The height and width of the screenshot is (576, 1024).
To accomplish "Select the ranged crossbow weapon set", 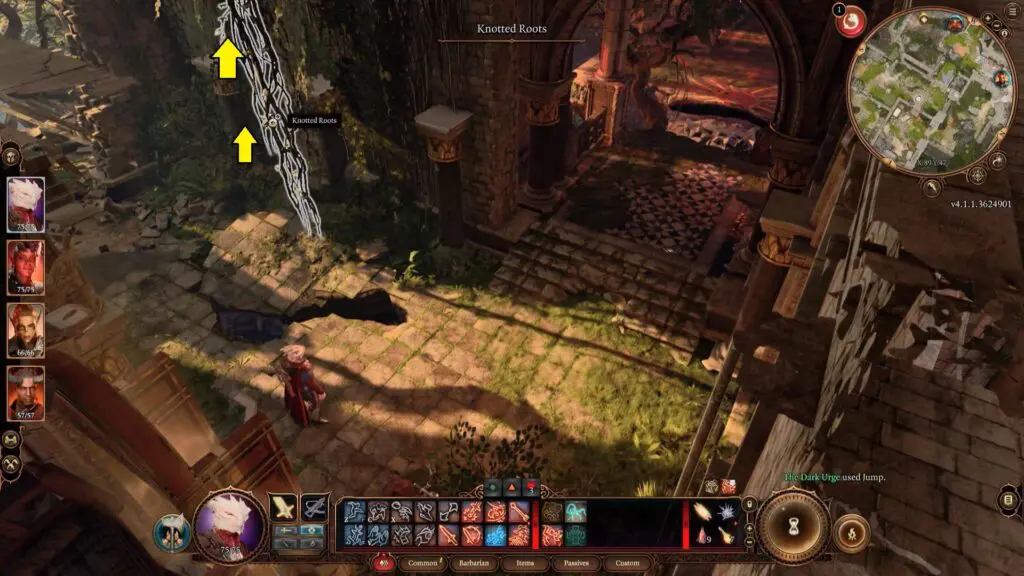I will tap(315, 507).
